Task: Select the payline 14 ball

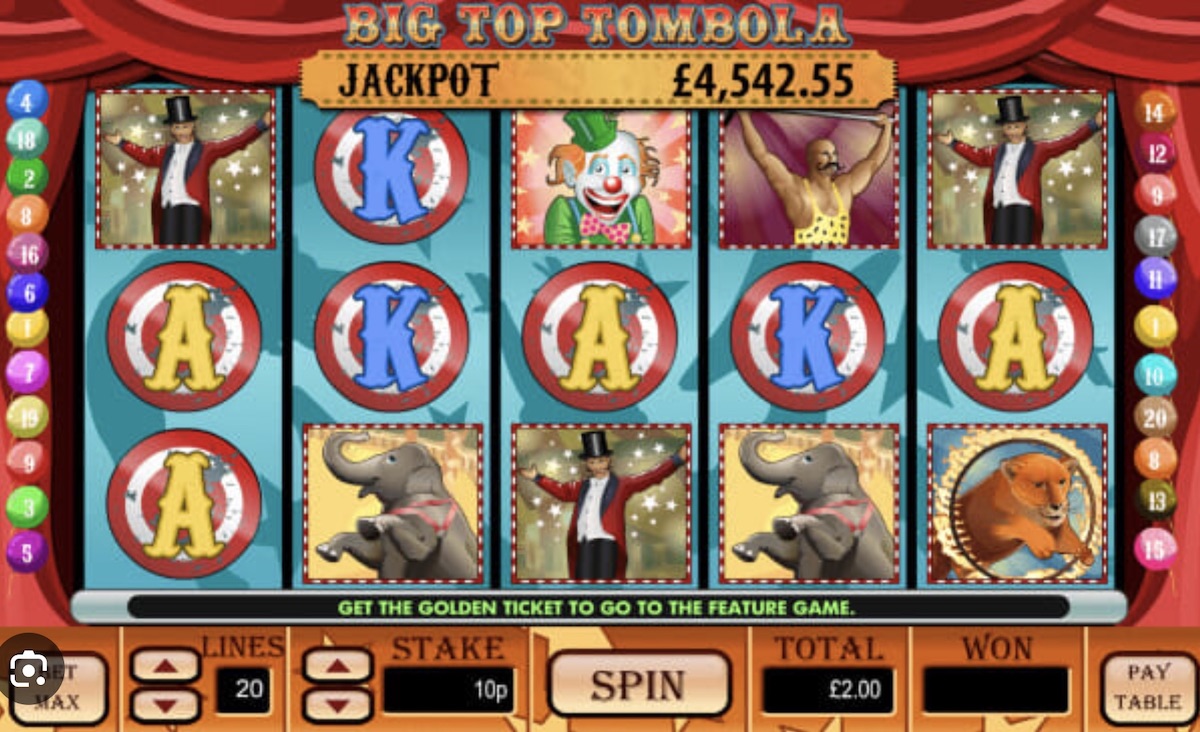Action: (x=1156, y=111)
